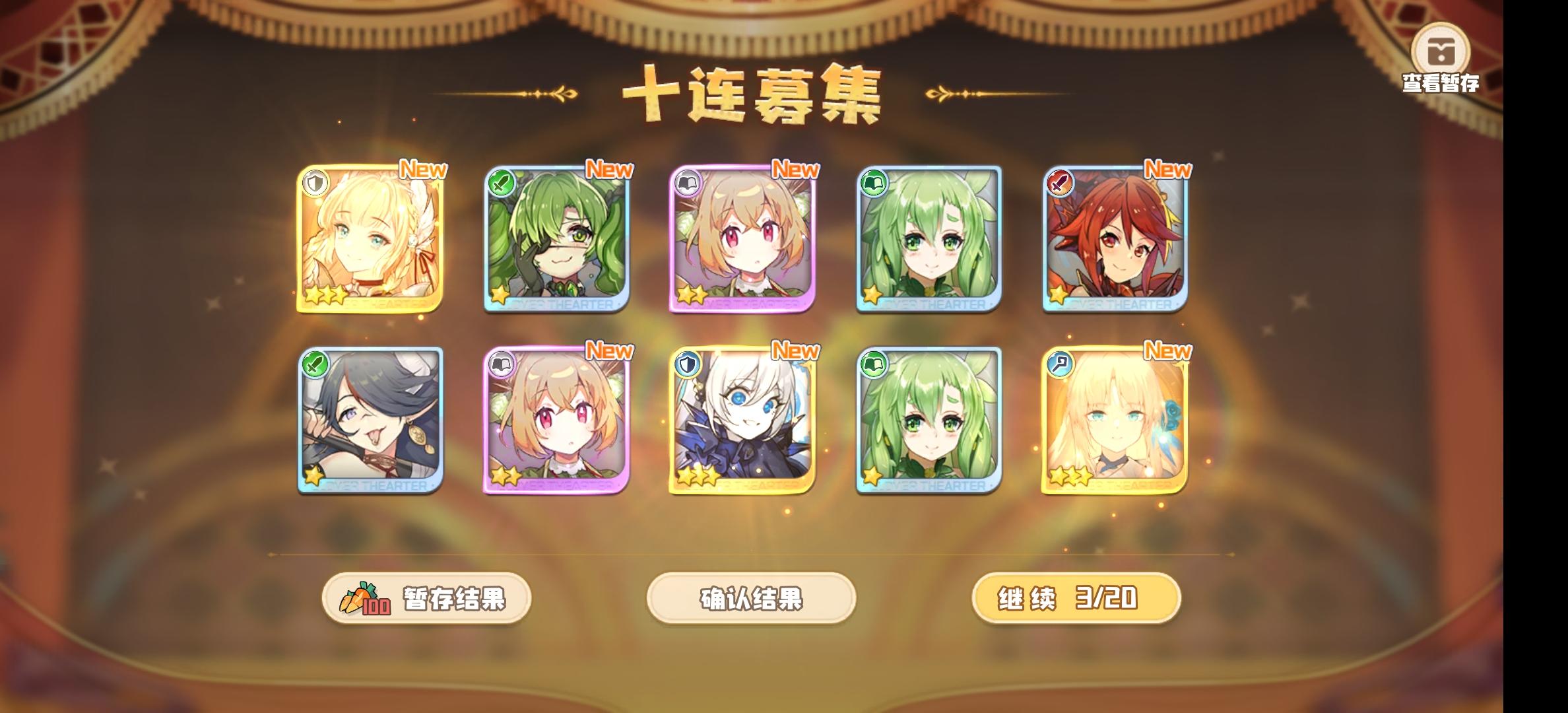Click the 十连募集 title banner
The image size is (1568, 713).
(x=752, y=92)
